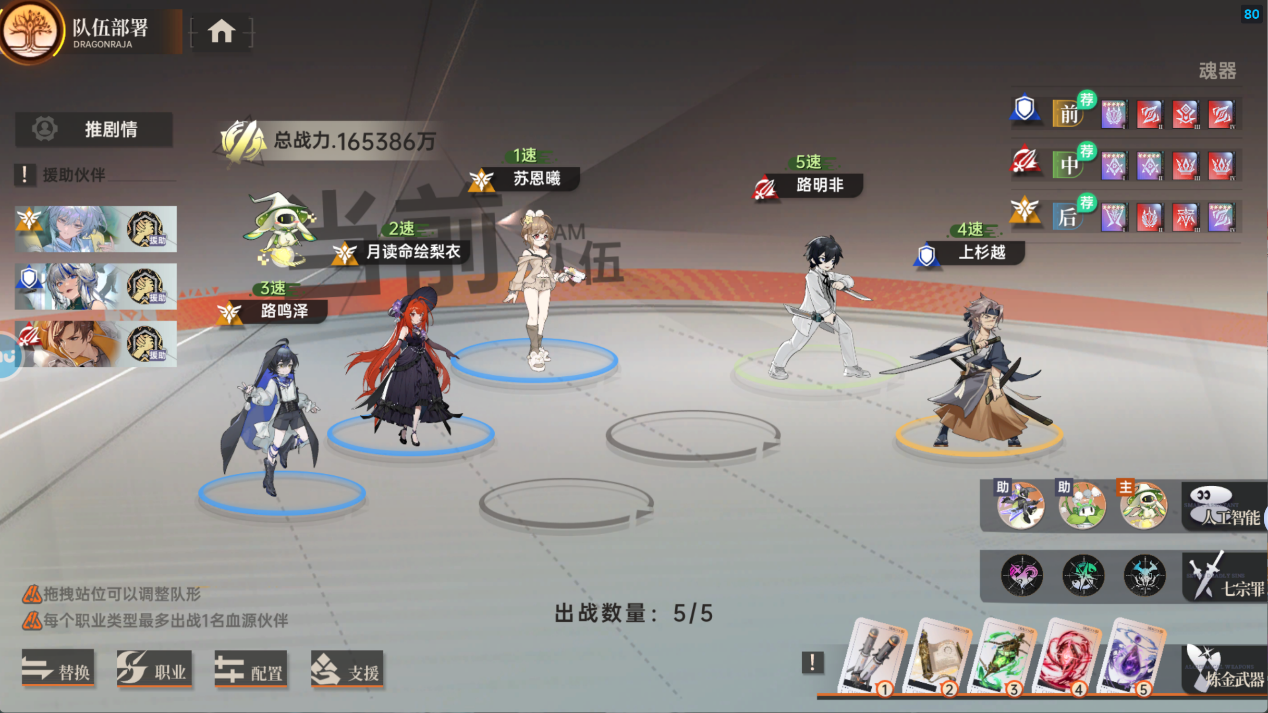
Task: Pick the brown-haired support partner portrait
Action: point(70,343)
